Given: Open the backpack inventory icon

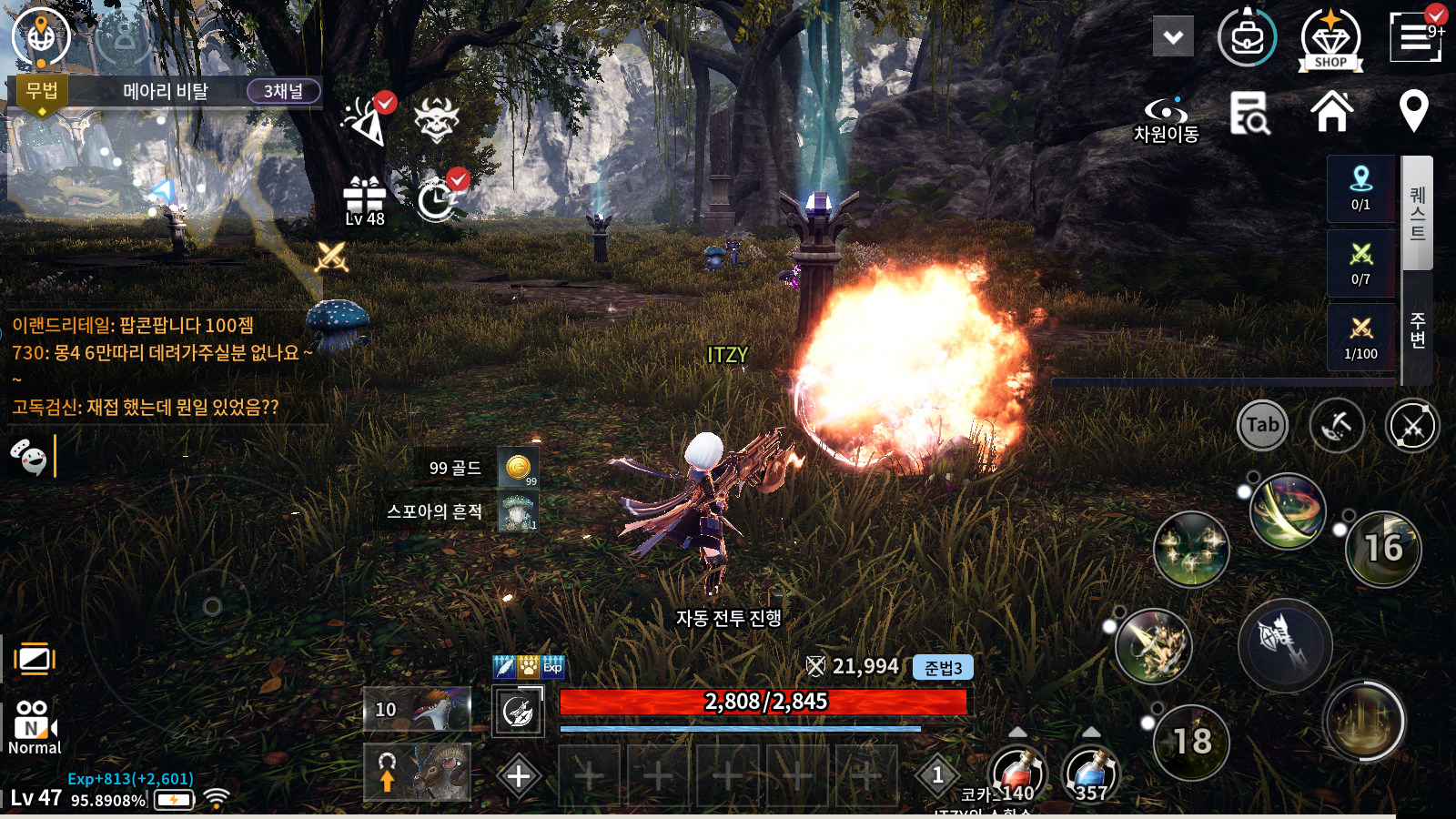Looking at the screenshot, I should click(1247, 38).
